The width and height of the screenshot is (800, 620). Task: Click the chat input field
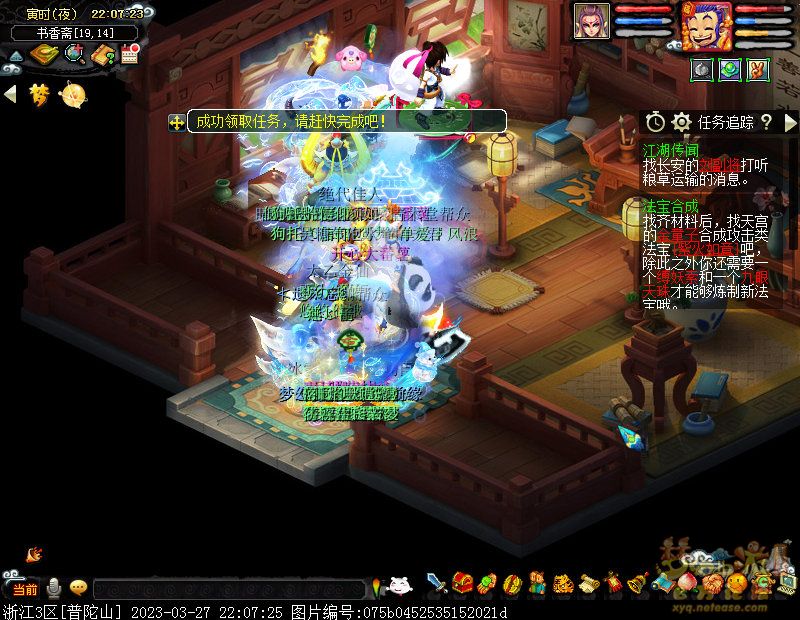point(230,589)
